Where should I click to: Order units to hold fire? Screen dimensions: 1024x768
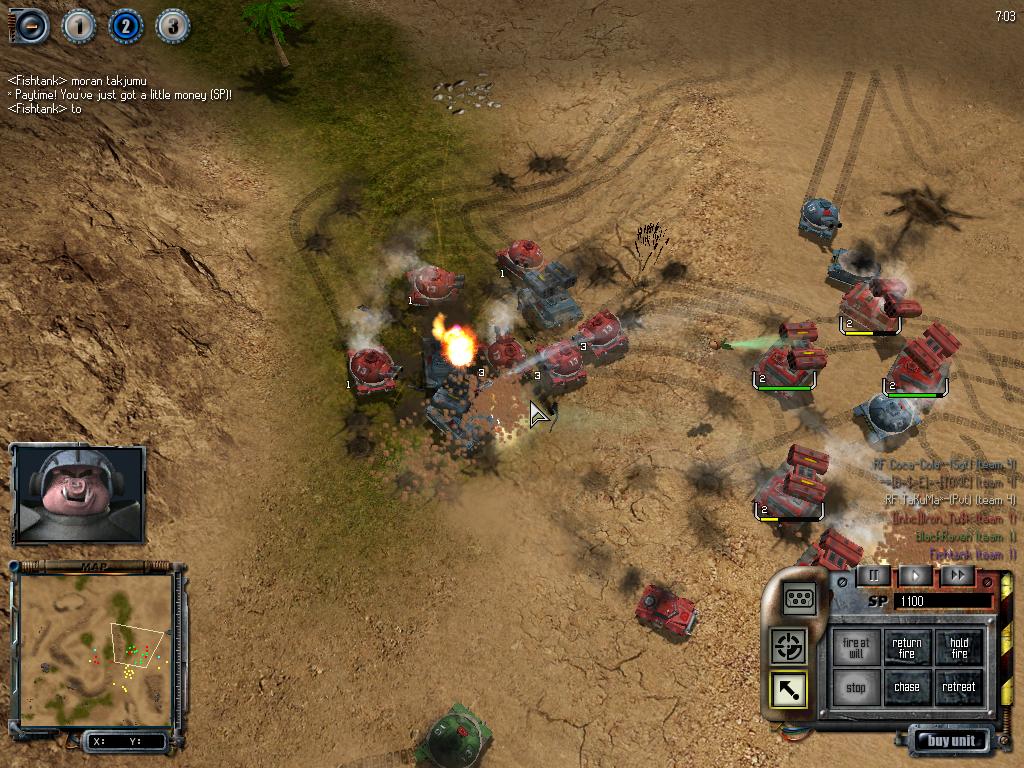(959, 648)
